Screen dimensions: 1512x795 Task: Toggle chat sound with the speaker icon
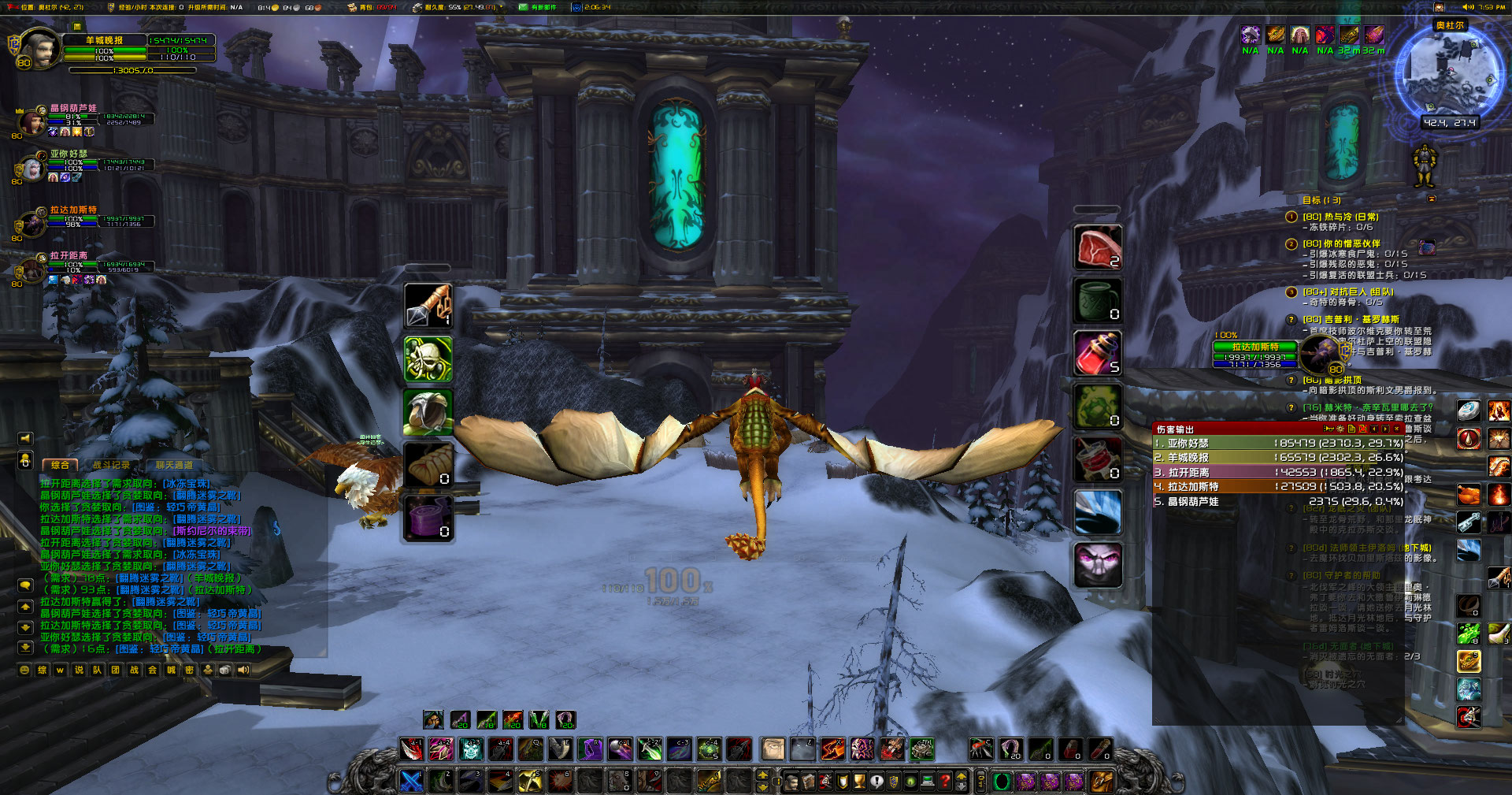(x=242, y=670)
